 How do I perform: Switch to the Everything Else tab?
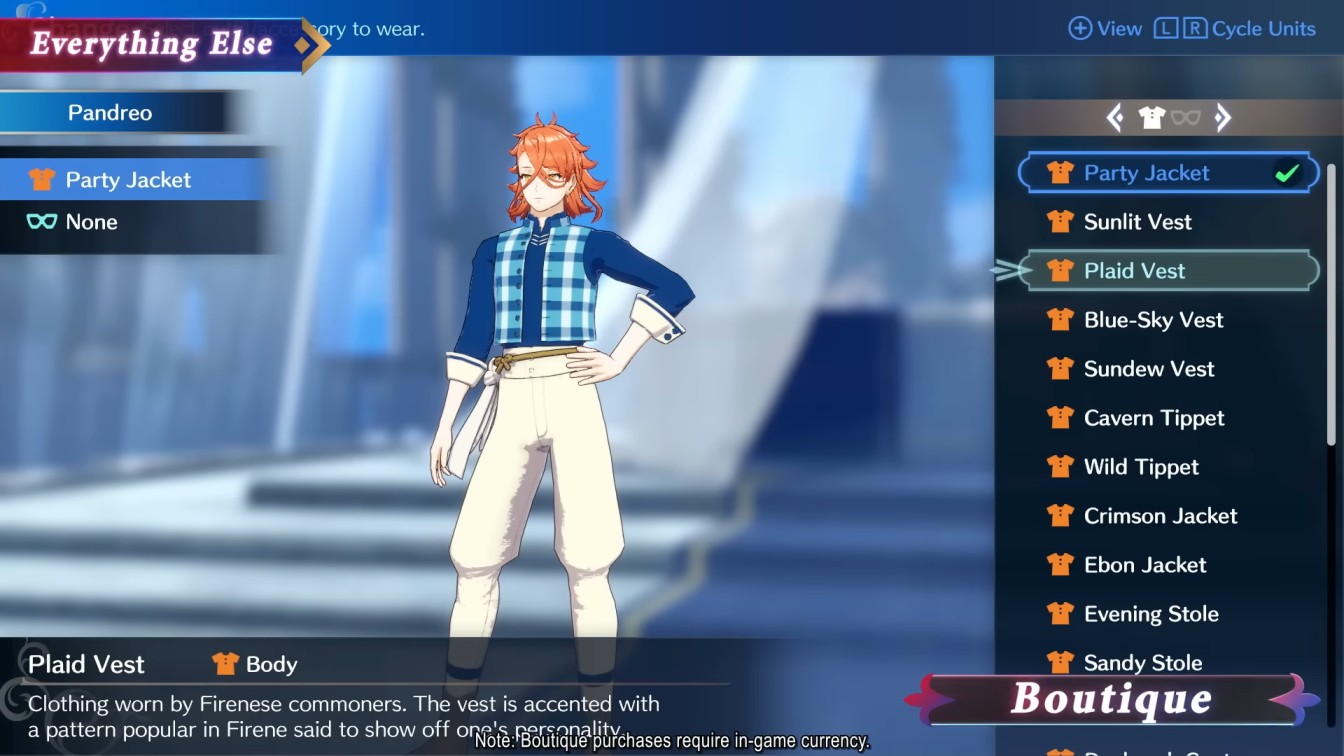tap(150, 44)
